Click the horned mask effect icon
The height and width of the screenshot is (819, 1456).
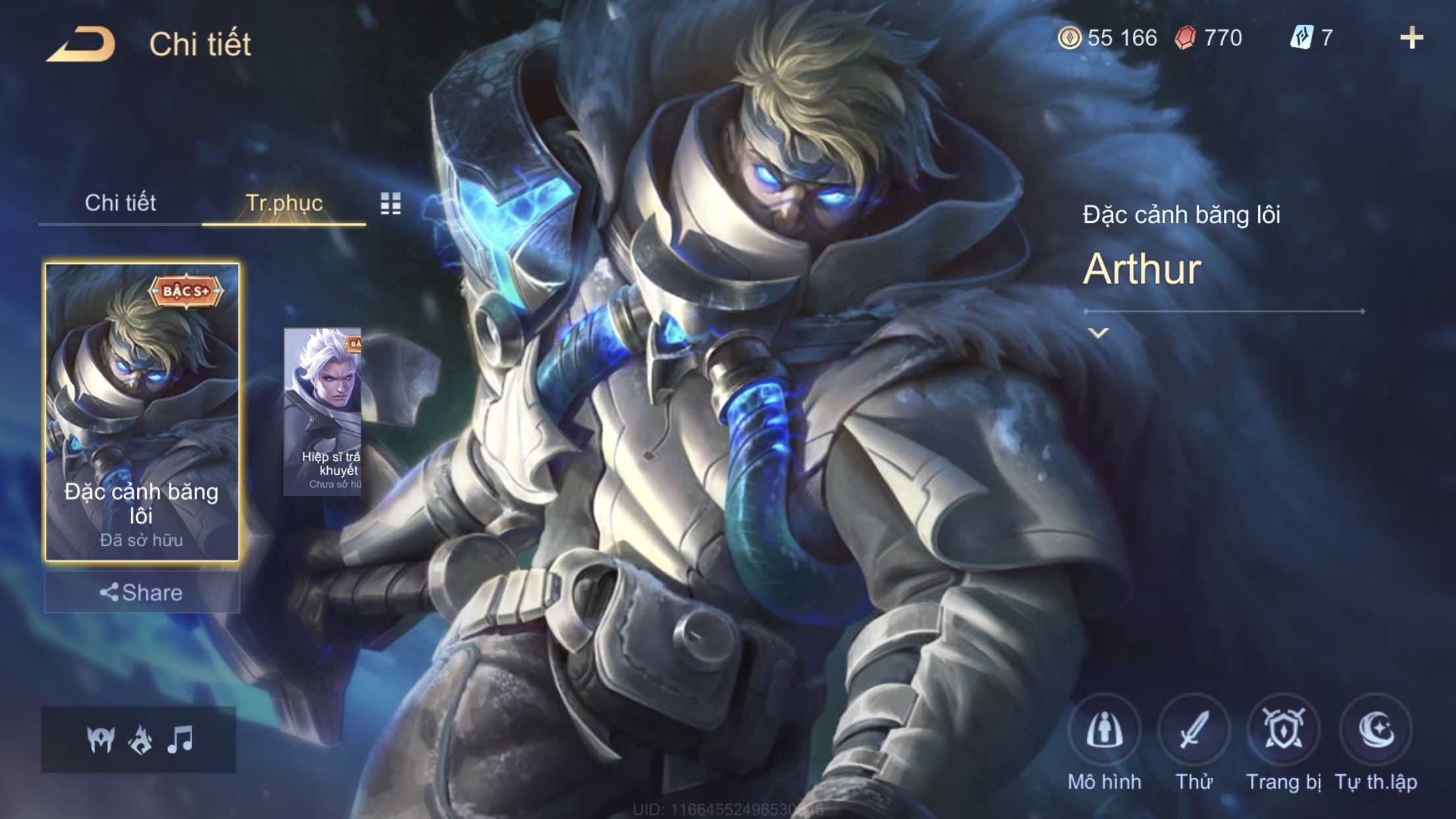pyautogui.click(x=101, y=740)
